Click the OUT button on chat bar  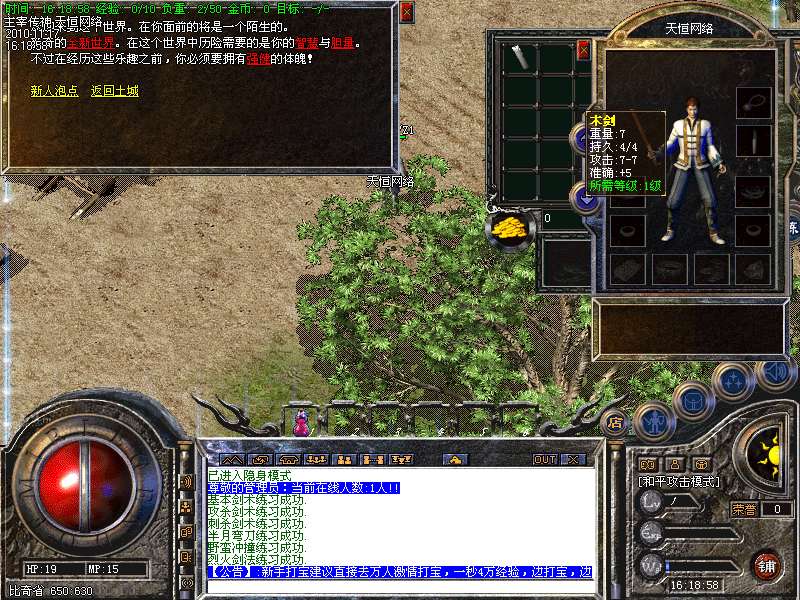coord(545,459)
